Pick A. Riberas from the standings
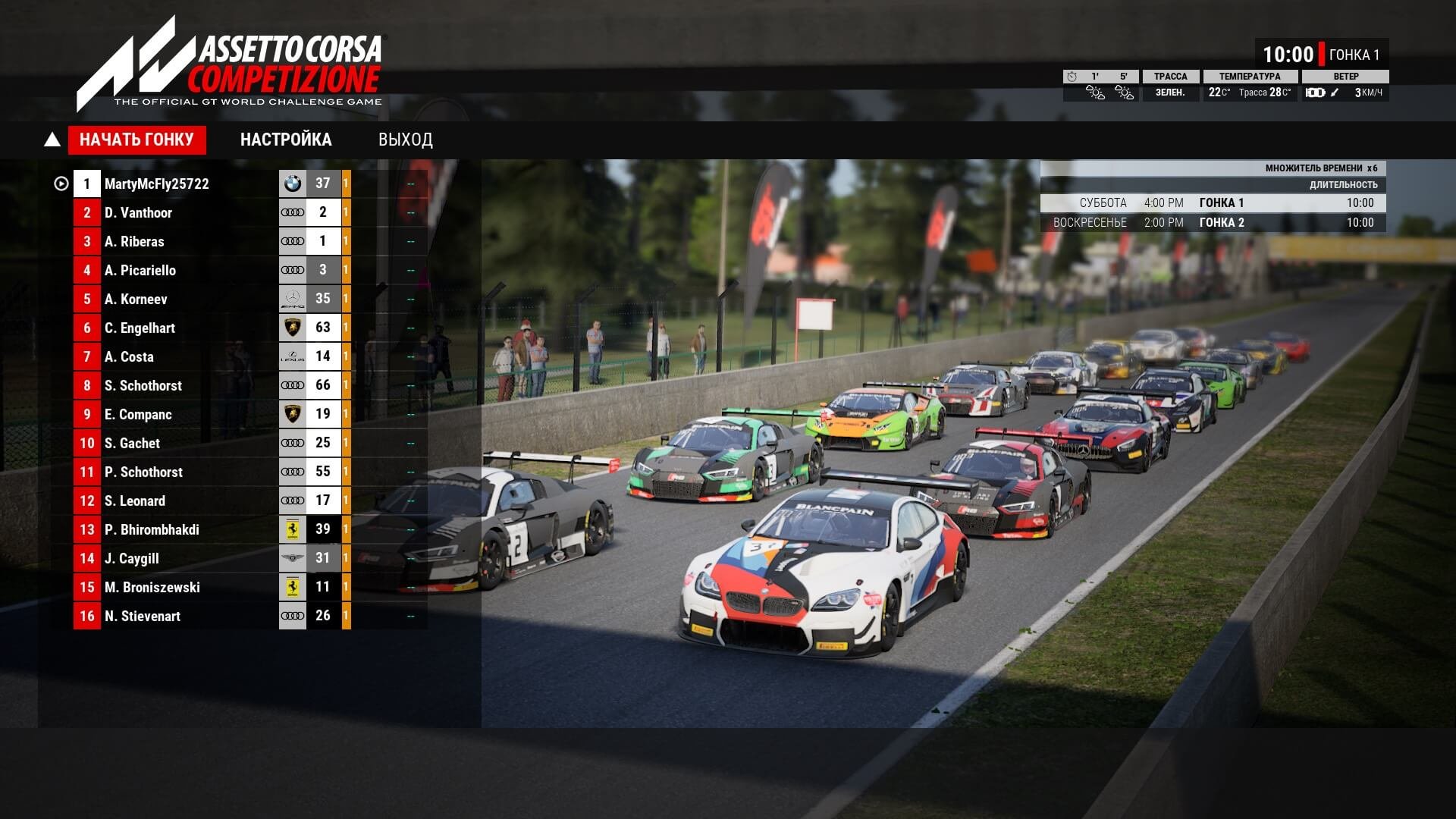The width and height of the screenshot is (1456, 819). (x=134, y=241)
